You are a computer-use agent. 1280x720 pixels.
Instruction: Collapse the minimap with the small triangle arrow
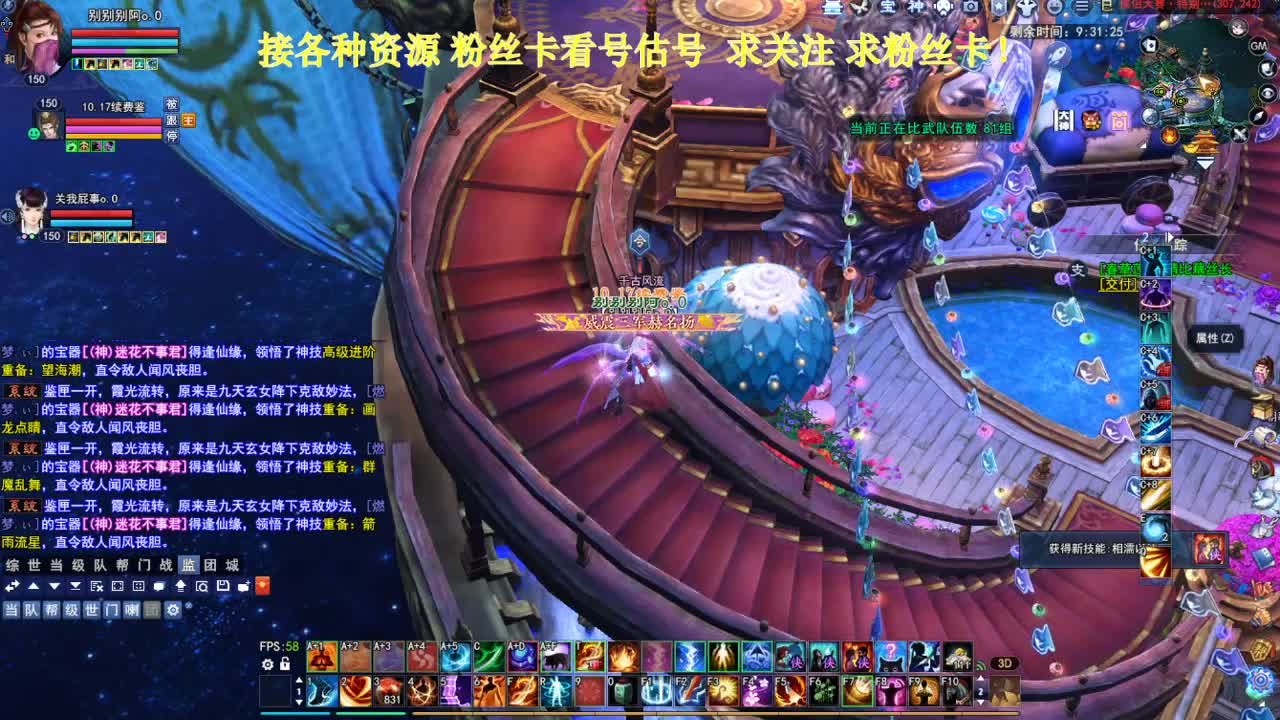[1204, 162]
